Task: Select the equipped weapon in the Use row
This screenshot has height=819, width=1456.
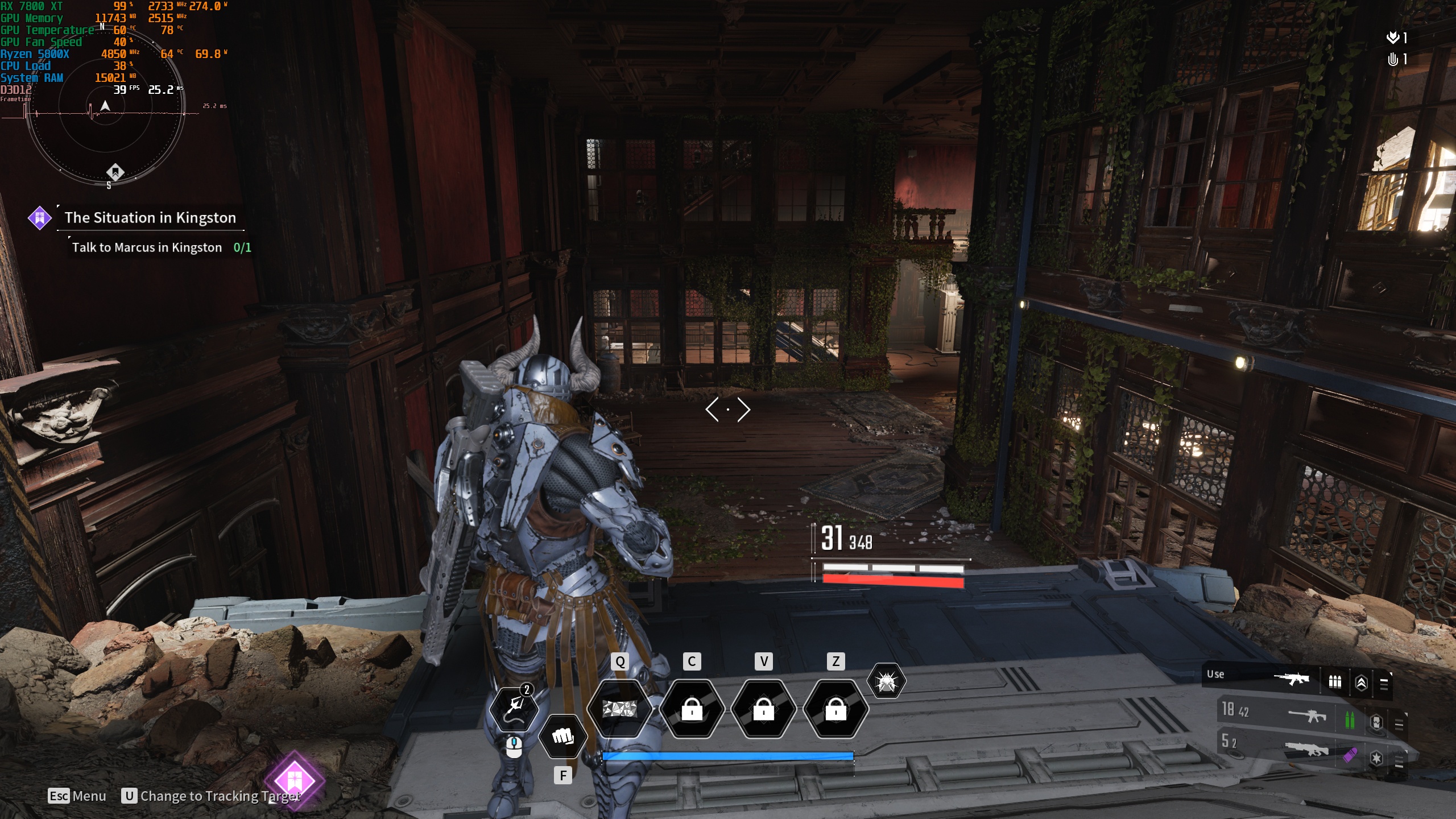Action: click(x=1290, y=679)
